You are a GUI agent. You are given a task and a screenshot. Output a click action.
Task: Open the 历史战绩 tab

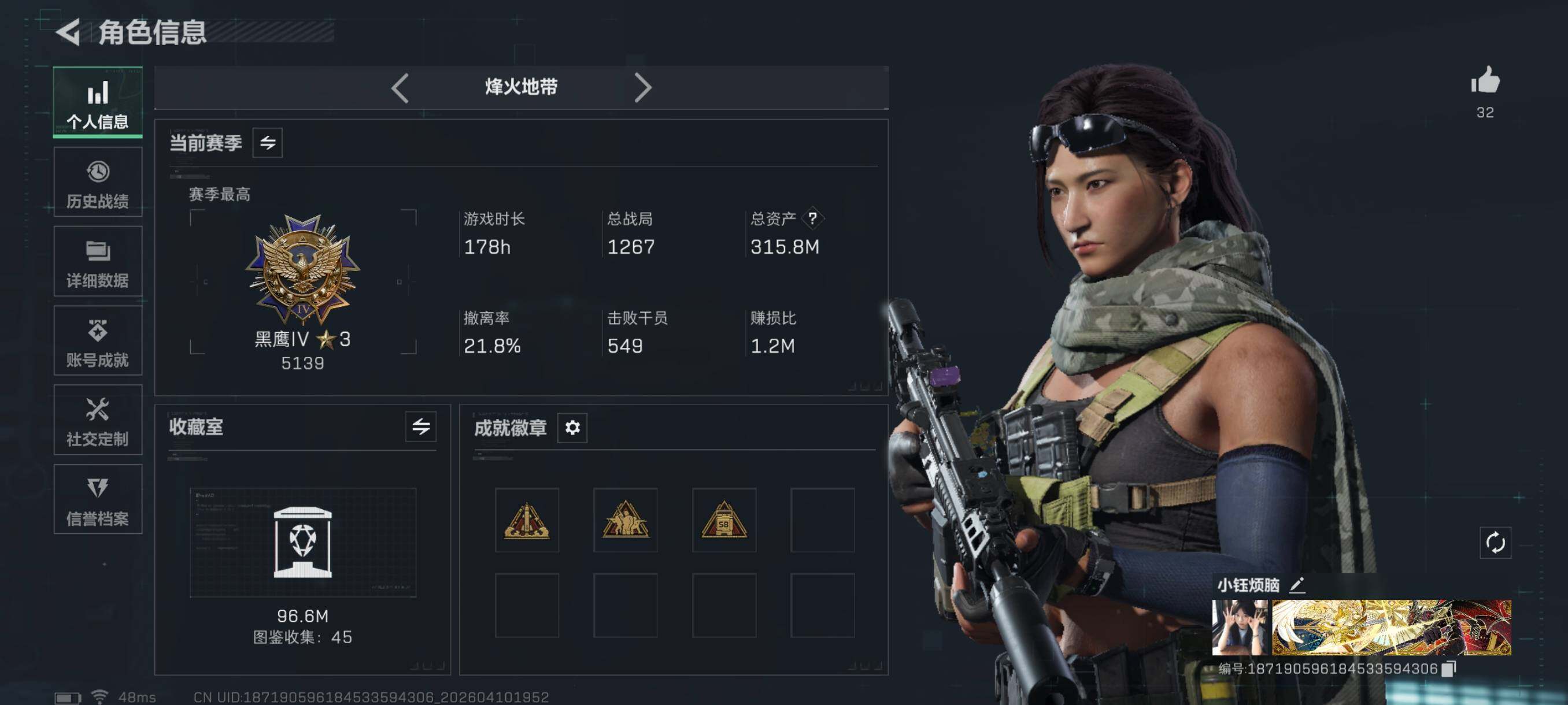tap(97, 182)
